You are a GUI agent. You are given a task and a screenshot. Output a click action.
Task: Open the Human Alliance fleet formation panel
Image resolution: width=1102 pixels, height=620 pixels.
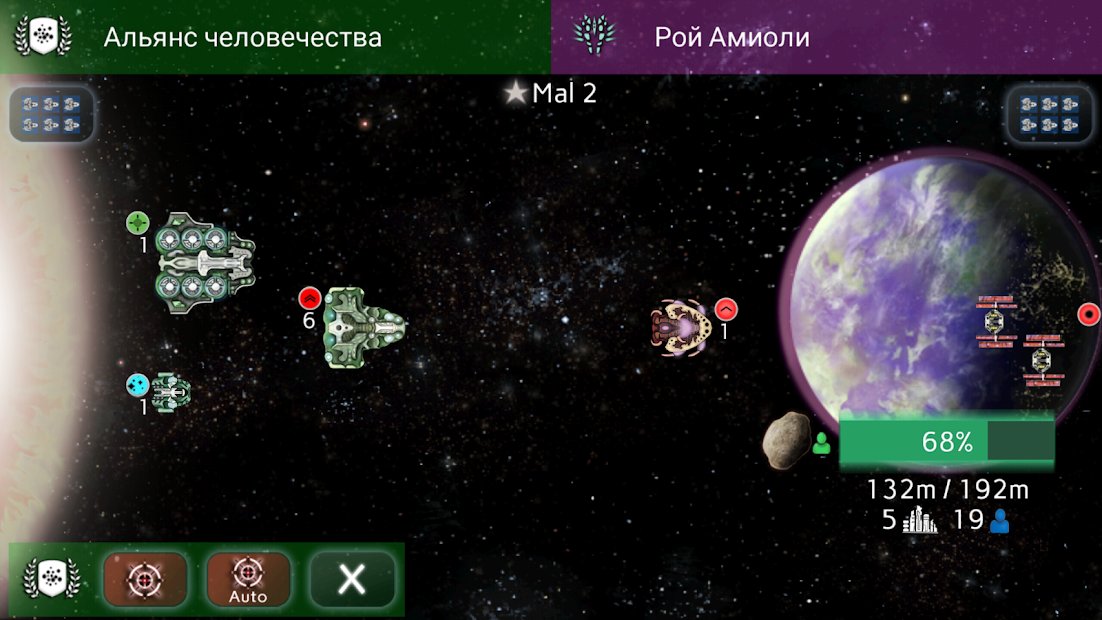tap(52, 113)
